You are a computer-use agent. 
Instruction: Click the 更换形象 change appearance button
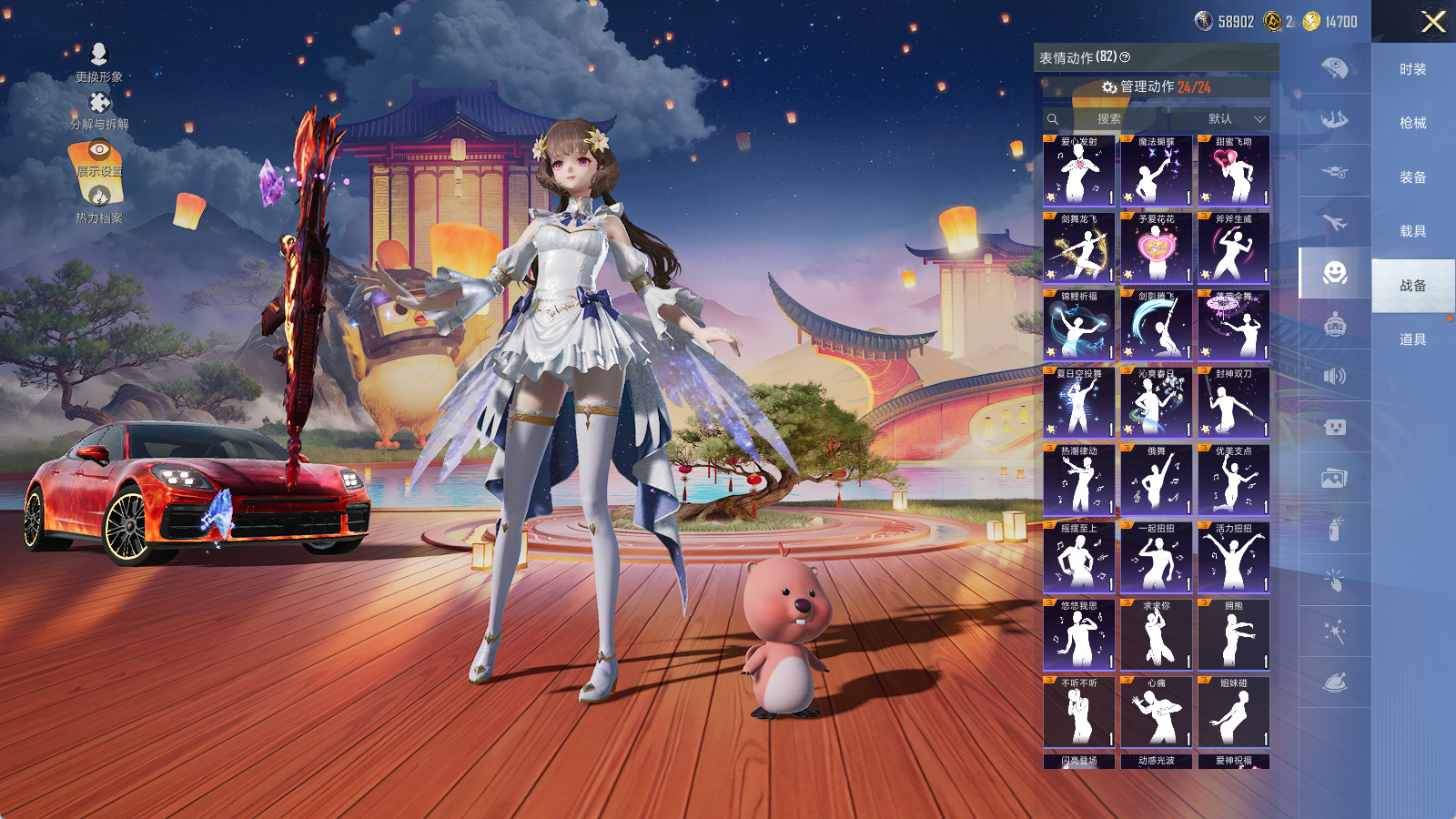coord(99,62)
